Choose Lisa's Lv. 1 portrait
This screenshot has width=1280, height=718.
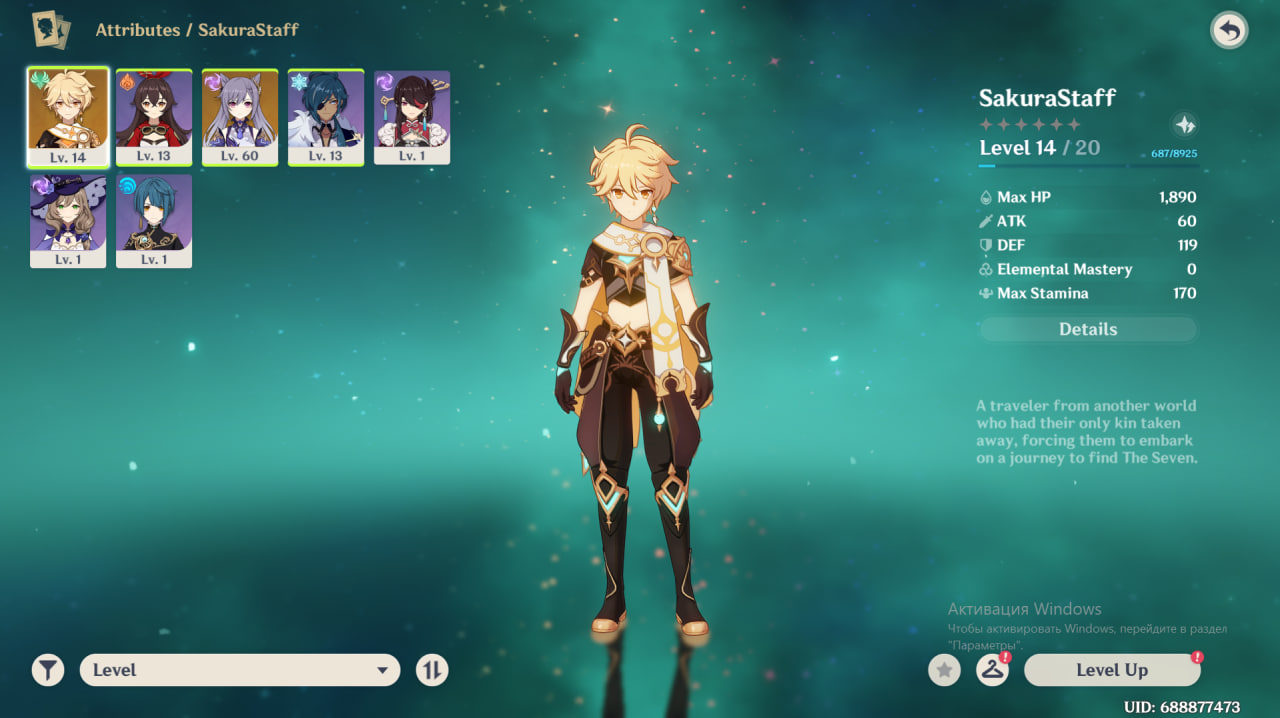(x=68, y=221)
